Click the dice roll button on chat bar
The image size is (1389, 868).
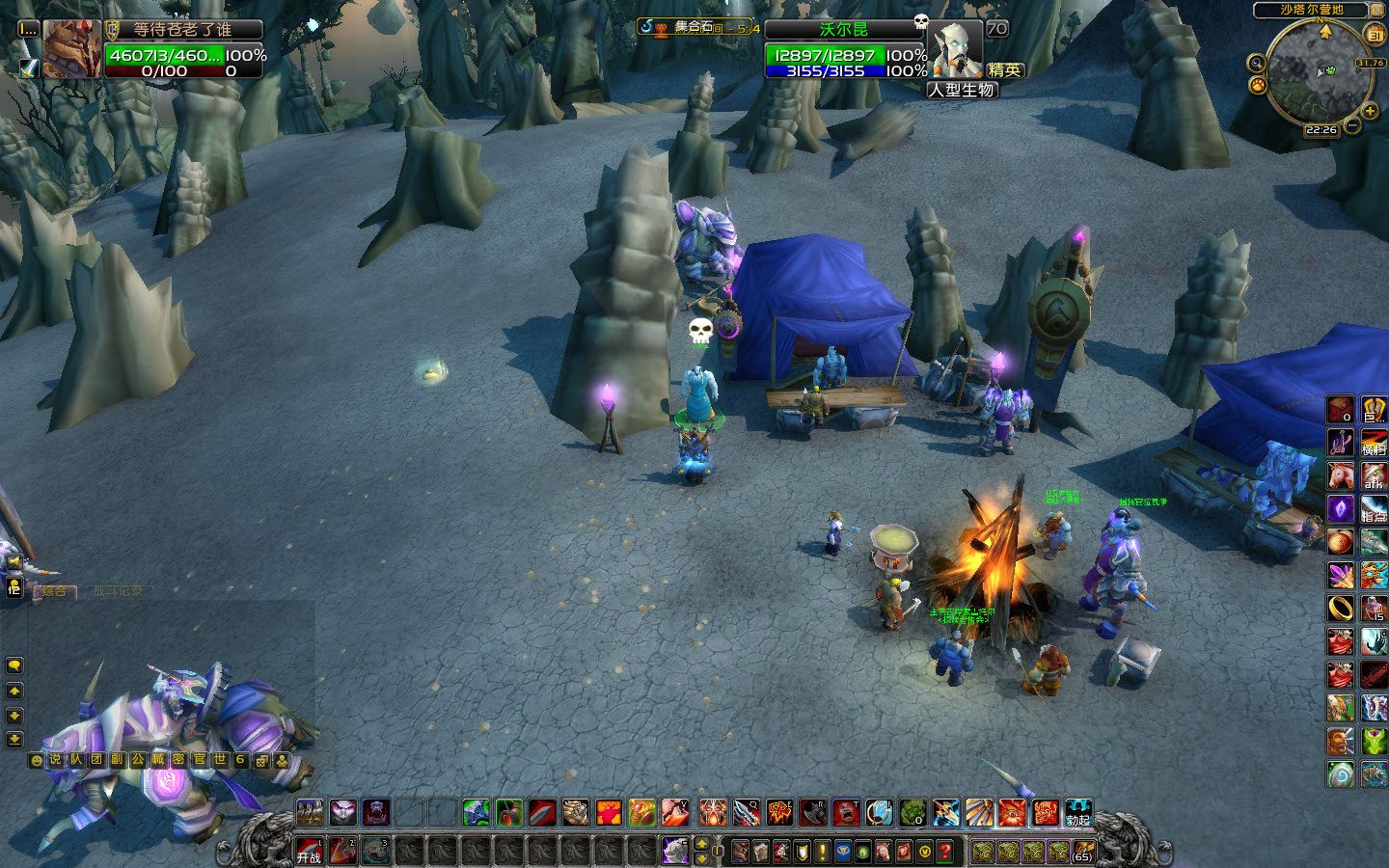[260, 760]
